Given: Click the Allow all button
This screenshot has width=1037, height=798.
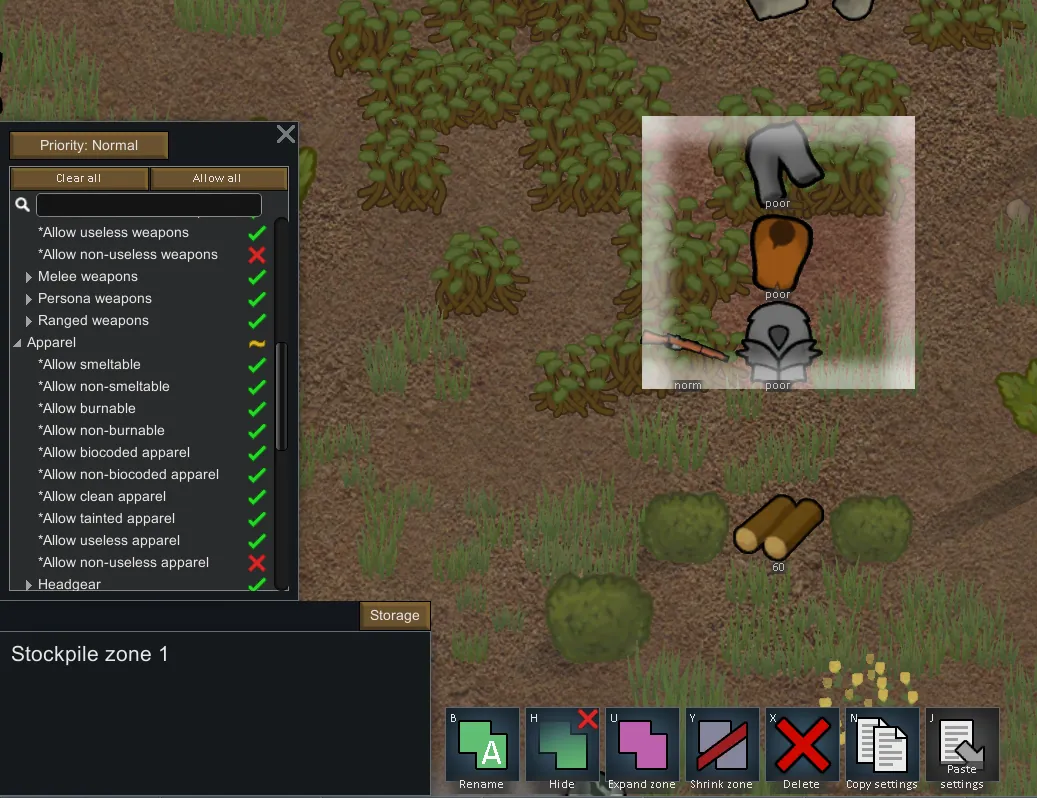Looking at the screenshot, I should pyautogui.click(x=217, y=178).
